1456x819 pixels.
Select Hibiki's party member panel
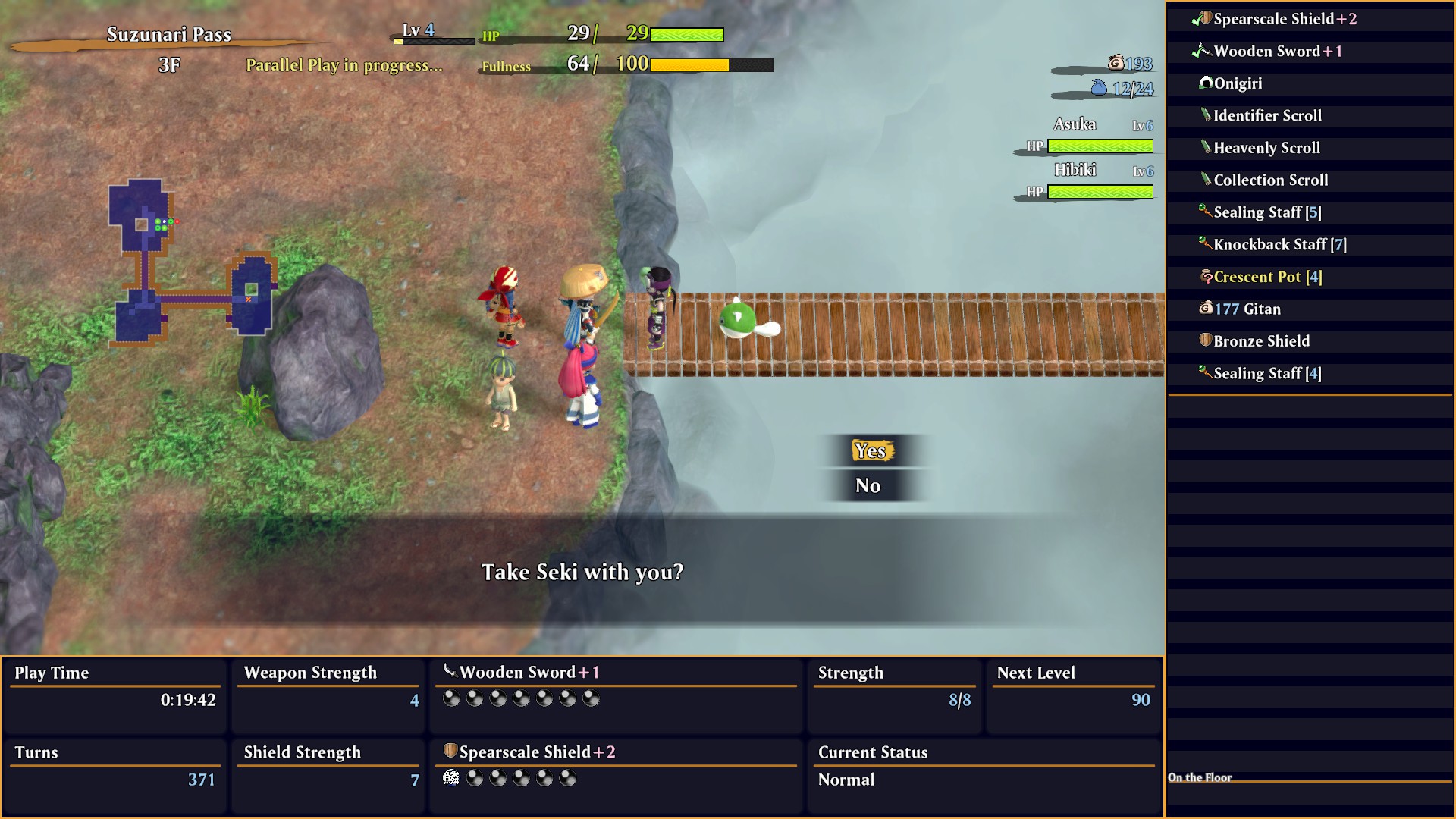point(1088,181)
